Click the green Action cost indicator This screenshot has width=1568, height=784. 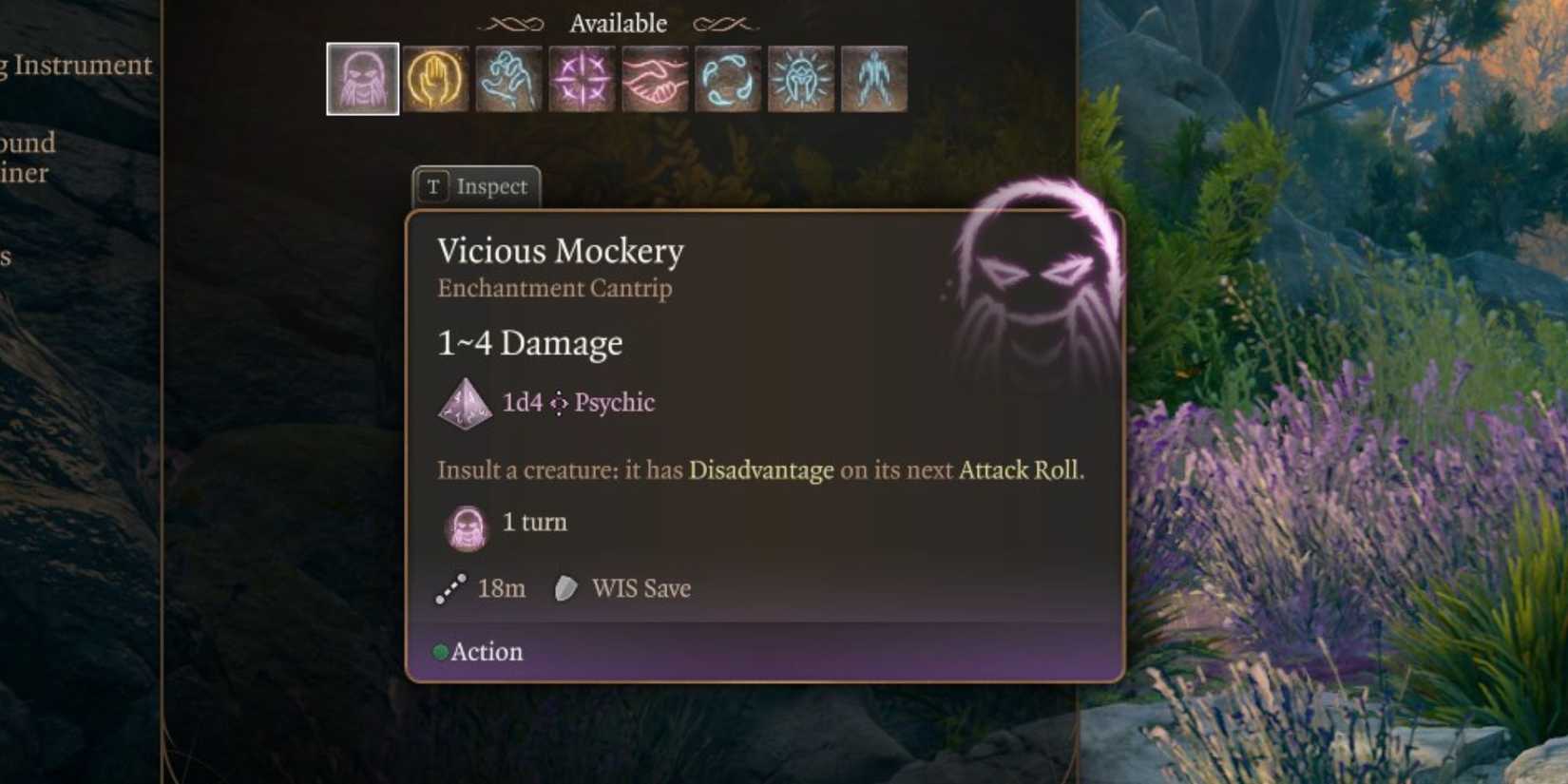(440, 652)
